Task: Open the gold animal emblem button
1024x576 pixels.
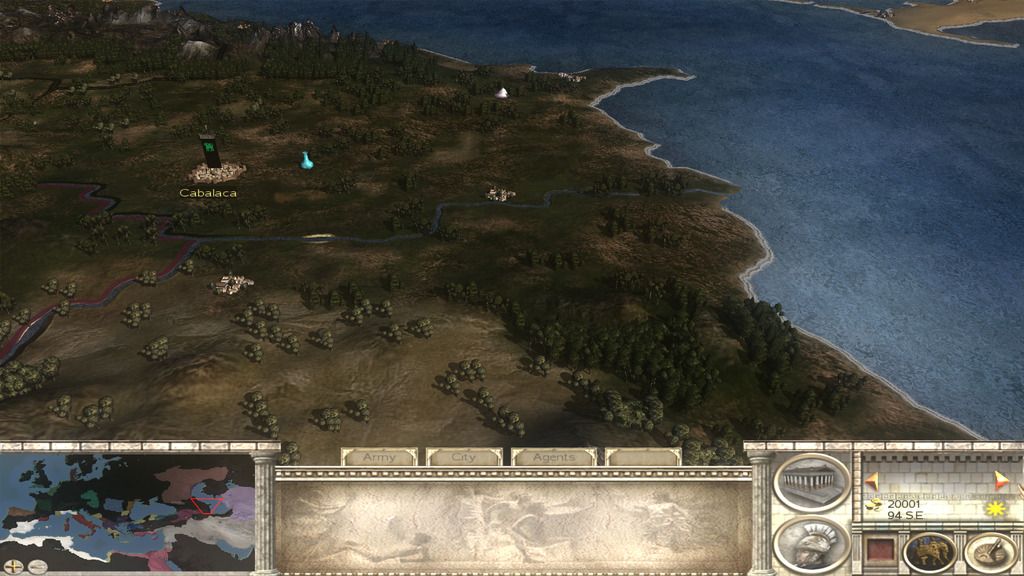Action: tap(929, 552)
